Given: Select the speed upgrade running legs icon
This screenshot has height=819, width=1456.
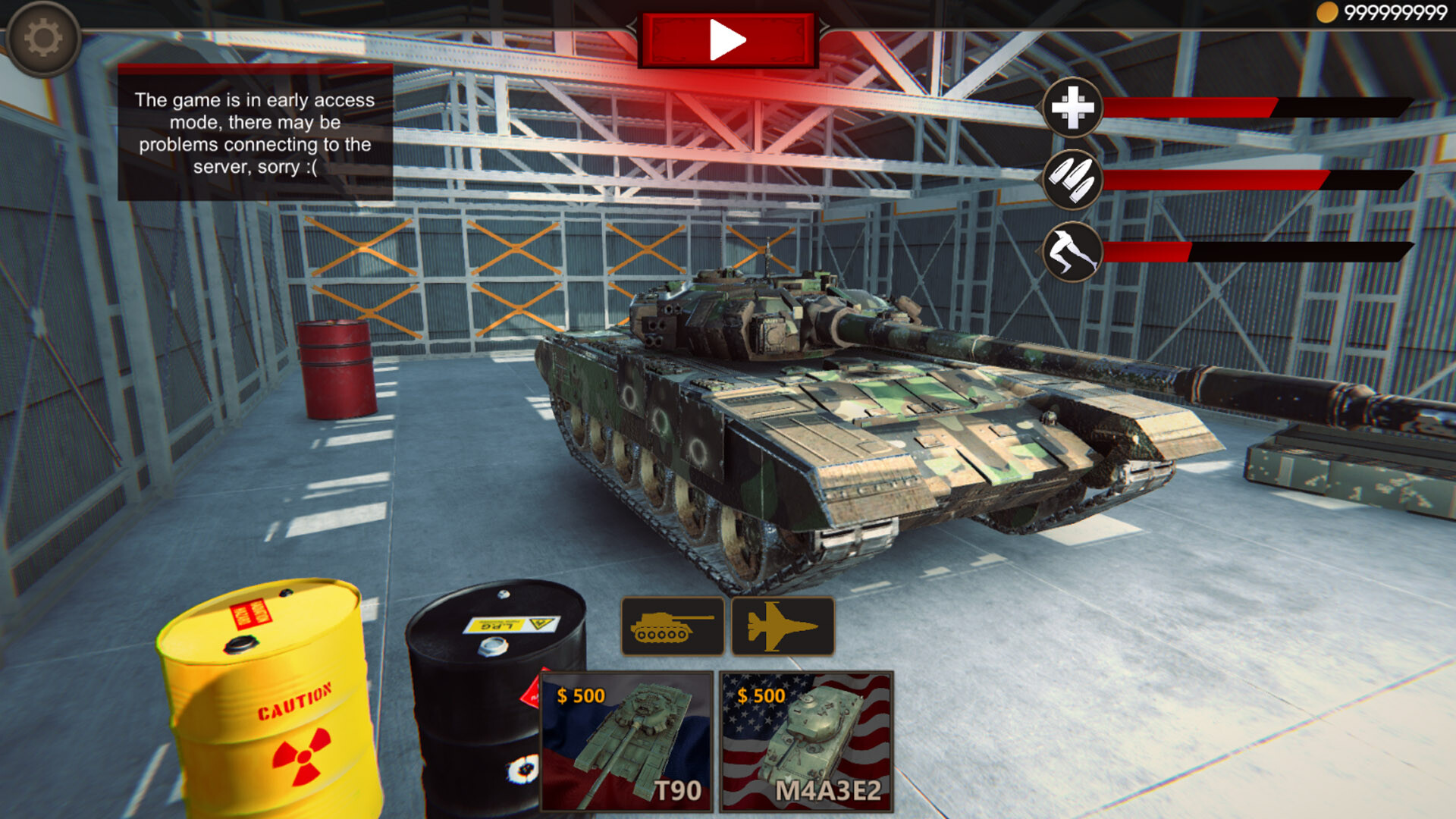Looking at the screenshot, I should [x=1072, y=251].
